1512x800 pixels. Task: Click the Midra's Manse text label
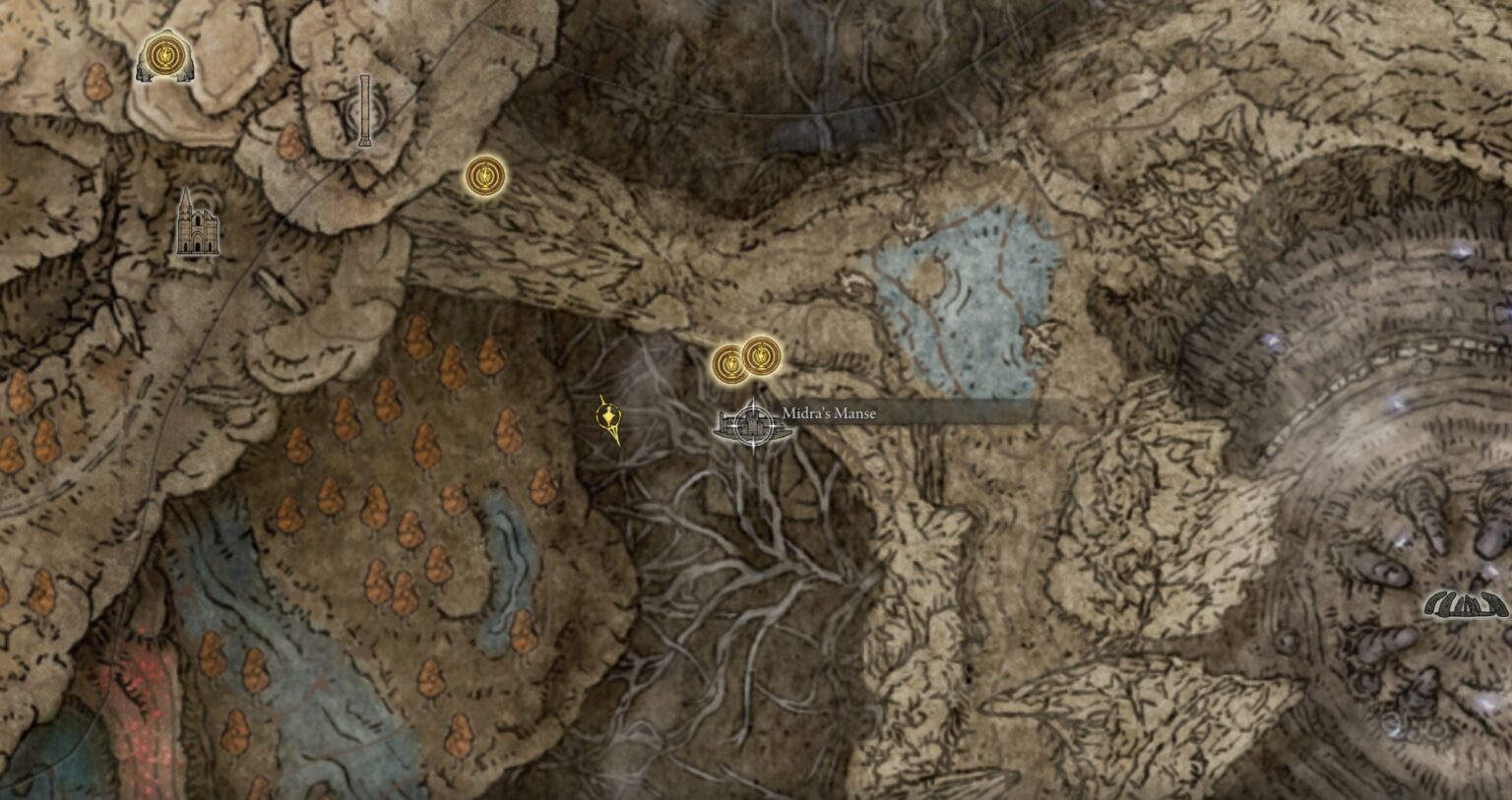828,414
